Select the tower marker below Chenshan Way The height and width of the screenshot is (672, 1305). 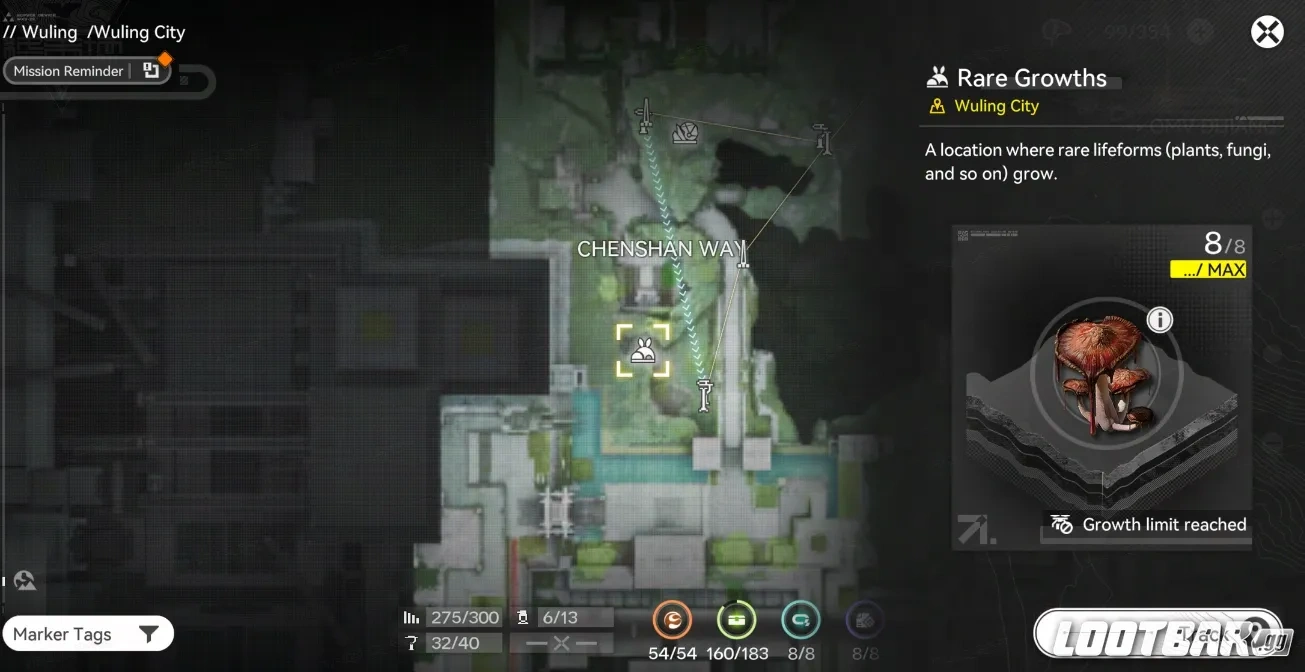point(705,394)
